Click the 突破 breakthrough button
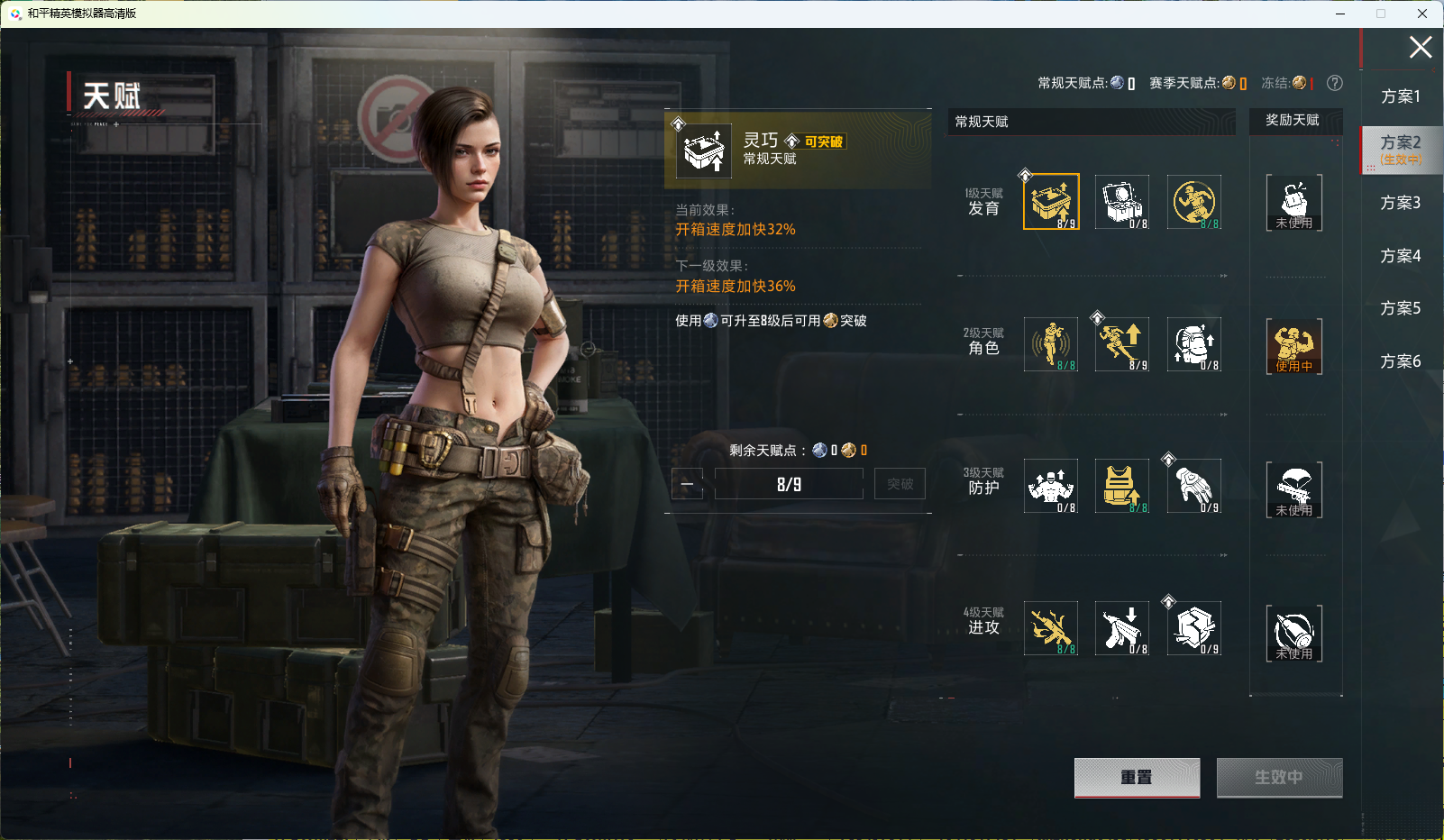 tap(899, 483)
